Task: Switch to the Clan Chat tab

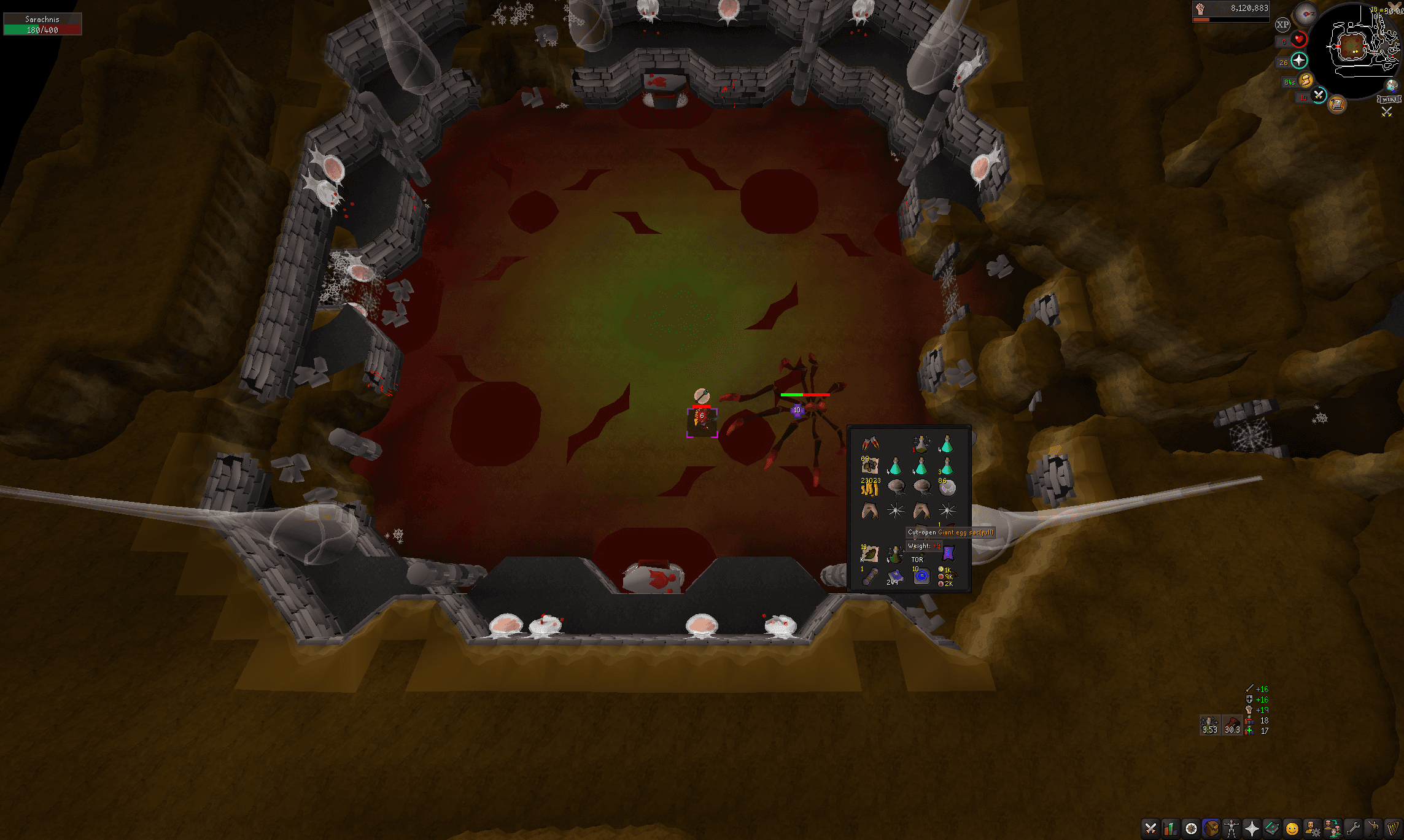Action: point(1332,830)
